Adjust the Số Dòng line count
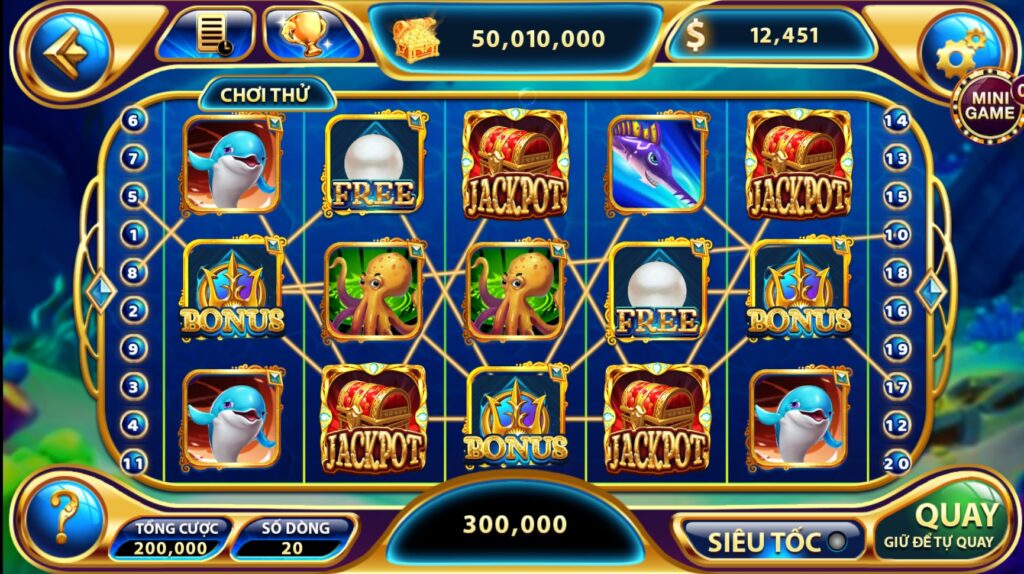This screenshot has width=1024, height=574. tap(293, 539)
